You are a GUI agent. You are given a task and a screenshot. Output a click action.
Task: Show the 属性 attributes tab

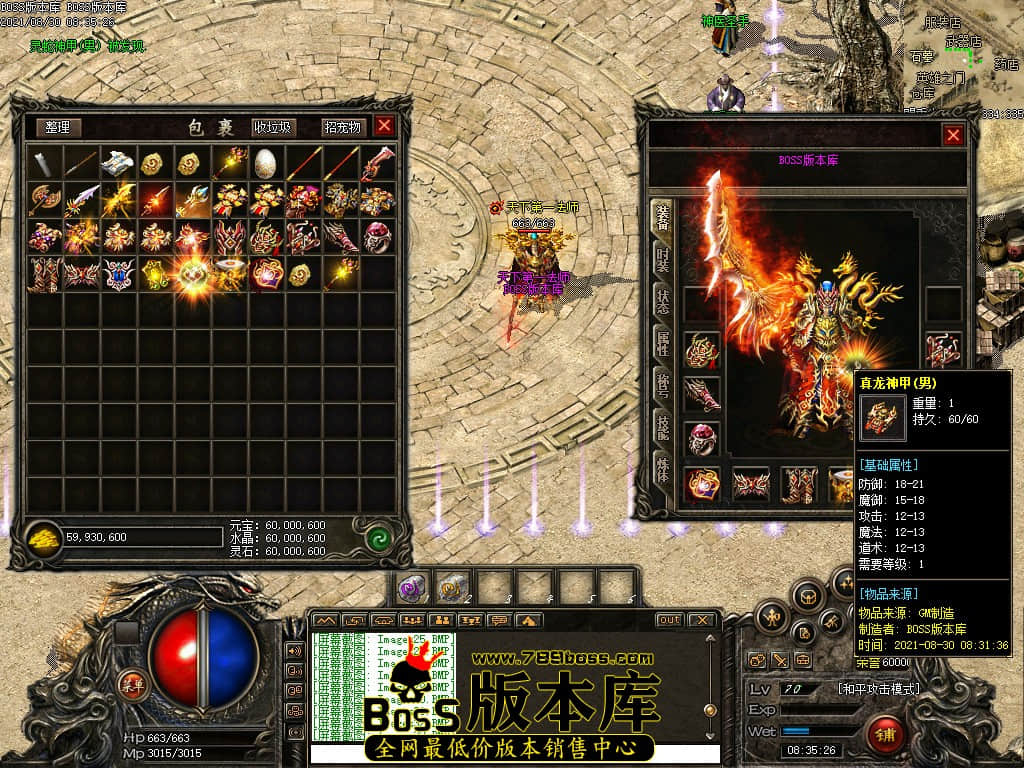[662, 342]
